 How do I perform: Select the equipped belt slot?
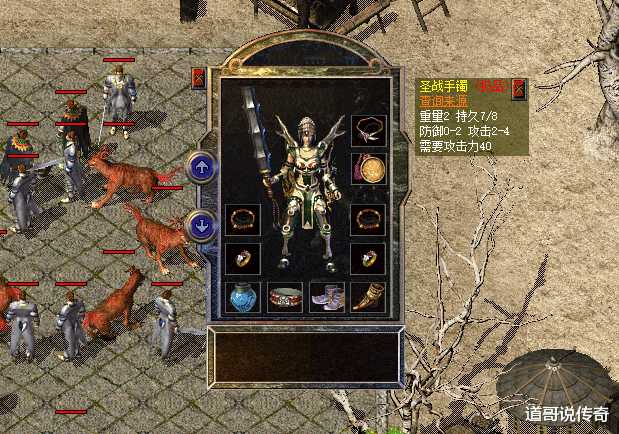(286, 297)
